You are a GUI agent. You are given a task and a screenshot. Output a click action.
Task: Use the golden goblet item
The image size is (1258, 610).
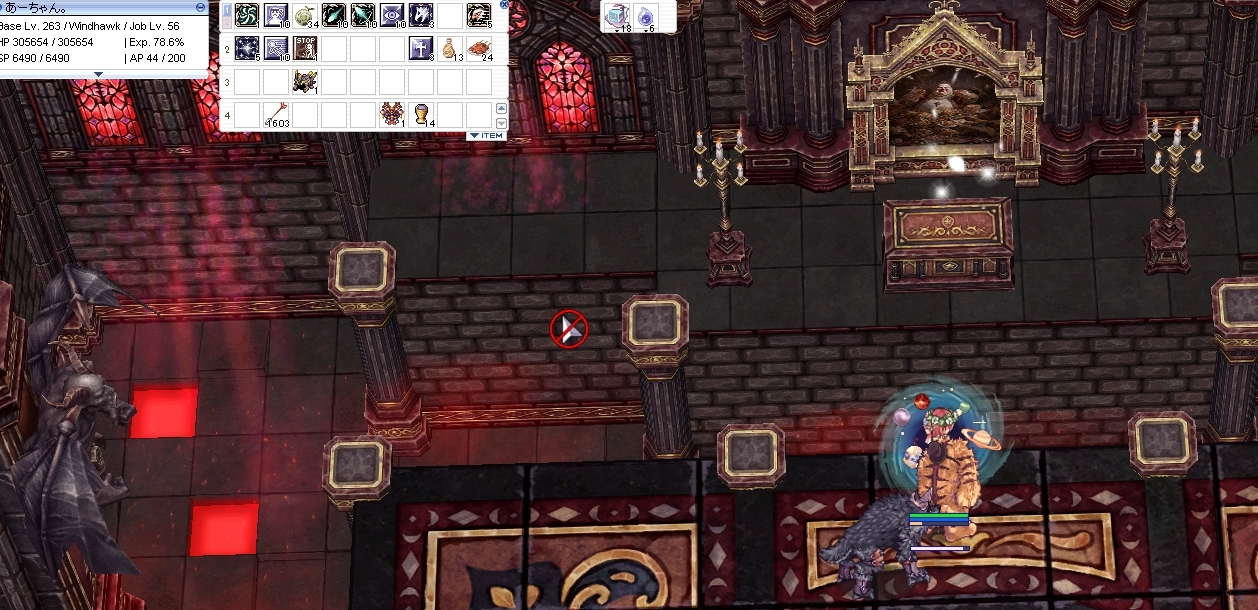coord(421,114)
